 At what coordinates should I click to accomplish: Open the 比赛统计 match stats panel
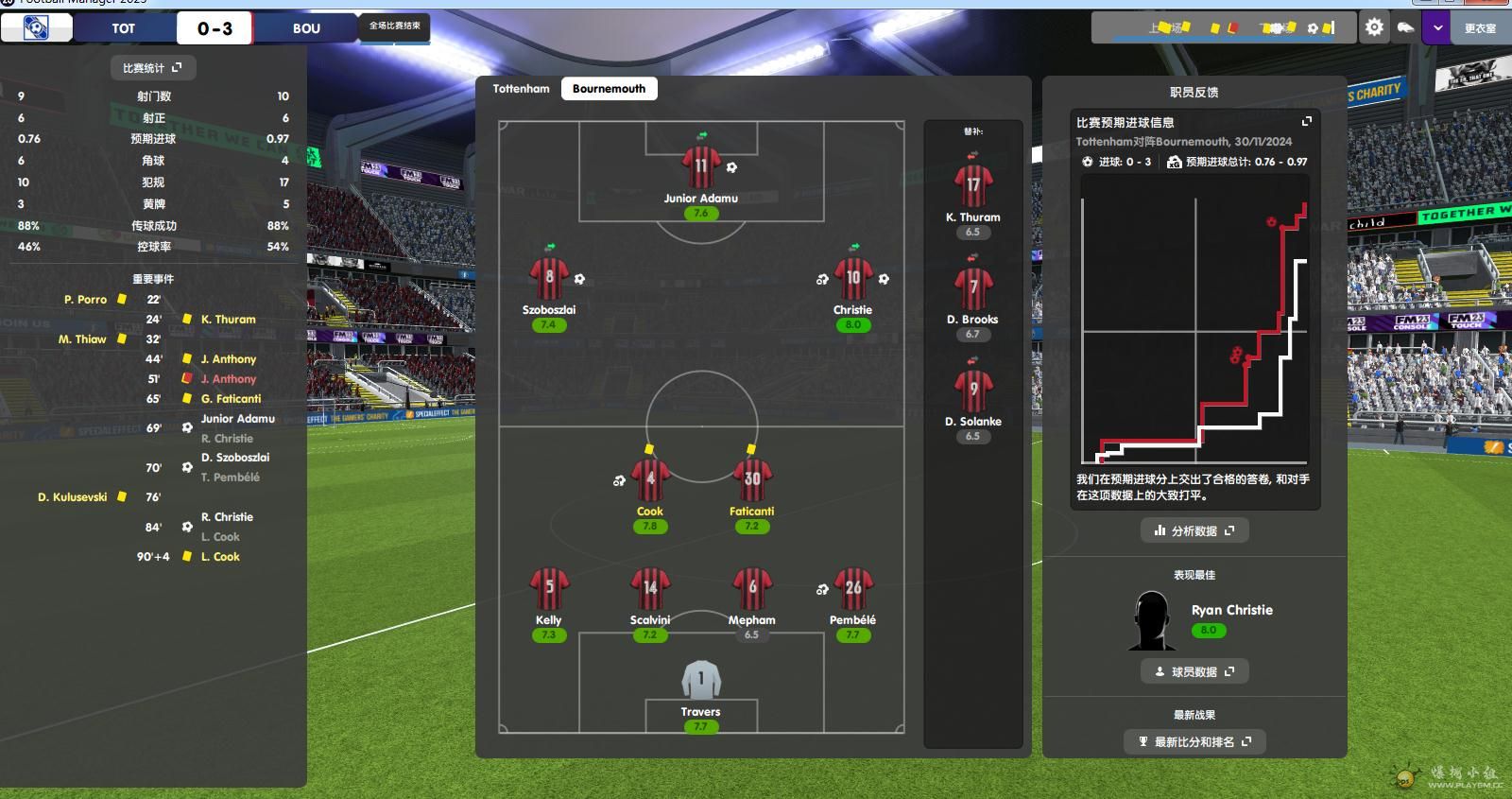(x=152, y=68)
